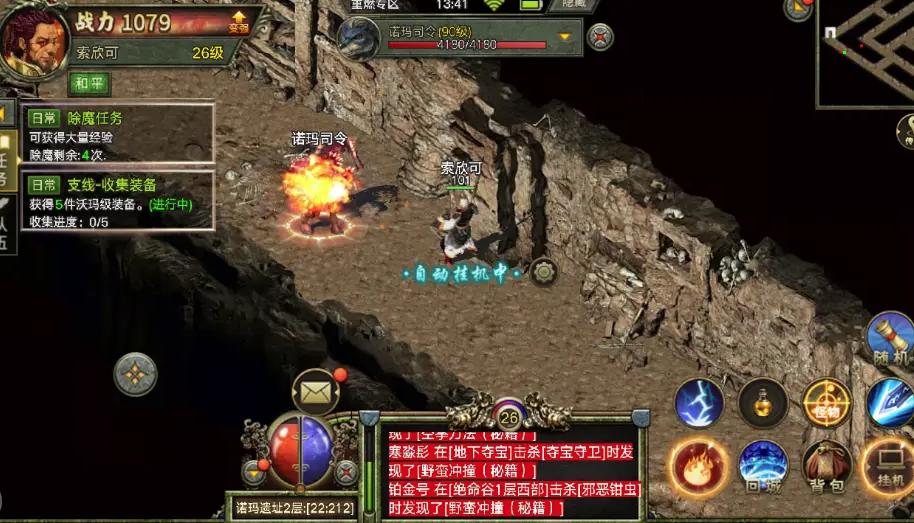Cast the fireball skill
Viewport: 914px width, 523px height.
[x=699, y=466]
